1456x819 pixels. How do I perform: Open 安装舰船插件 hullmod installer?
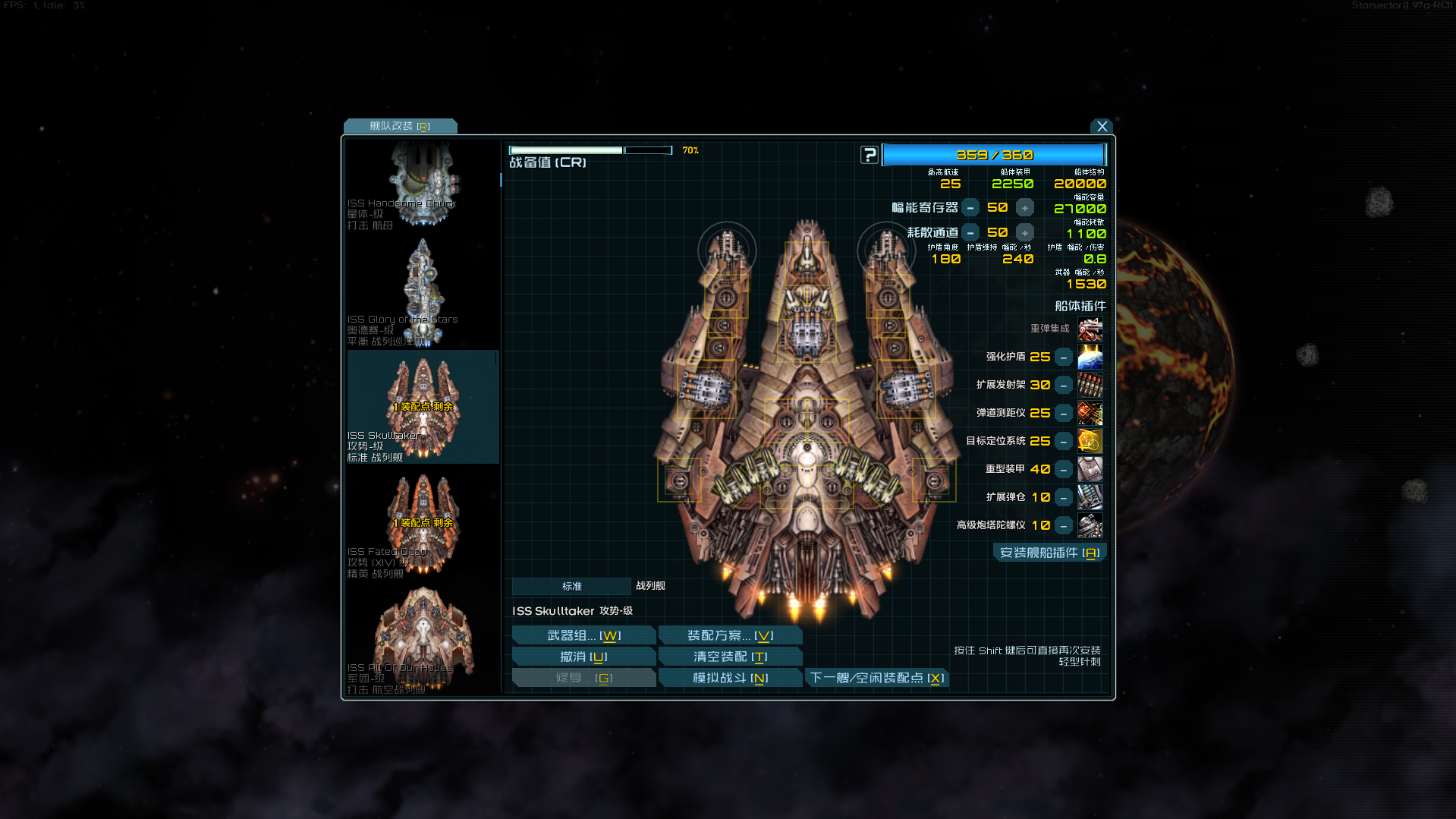point(1049,553)
